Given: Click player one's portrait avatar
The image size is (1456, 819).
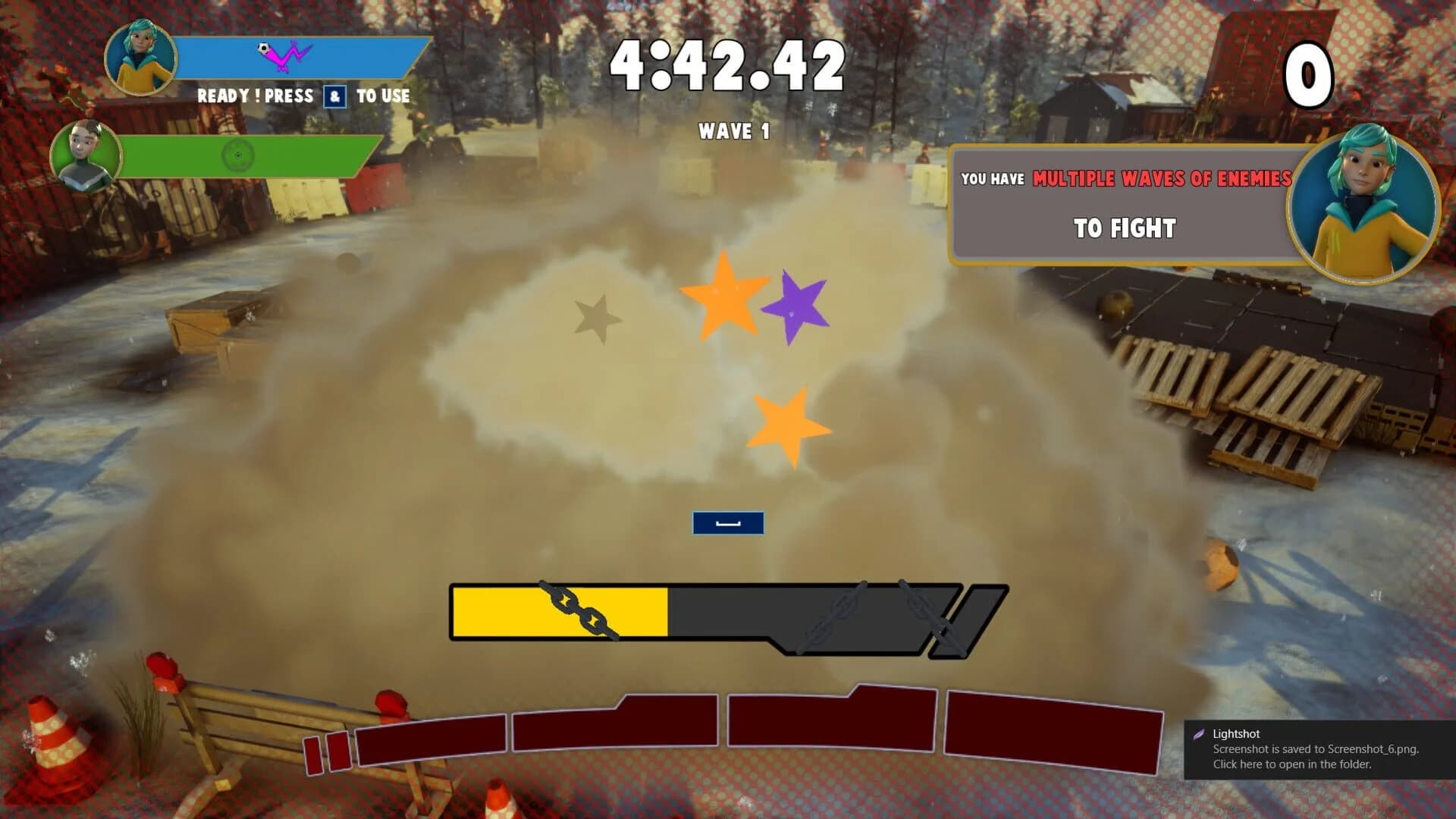Looking at the screenshot, I should (x=140, y=57).
